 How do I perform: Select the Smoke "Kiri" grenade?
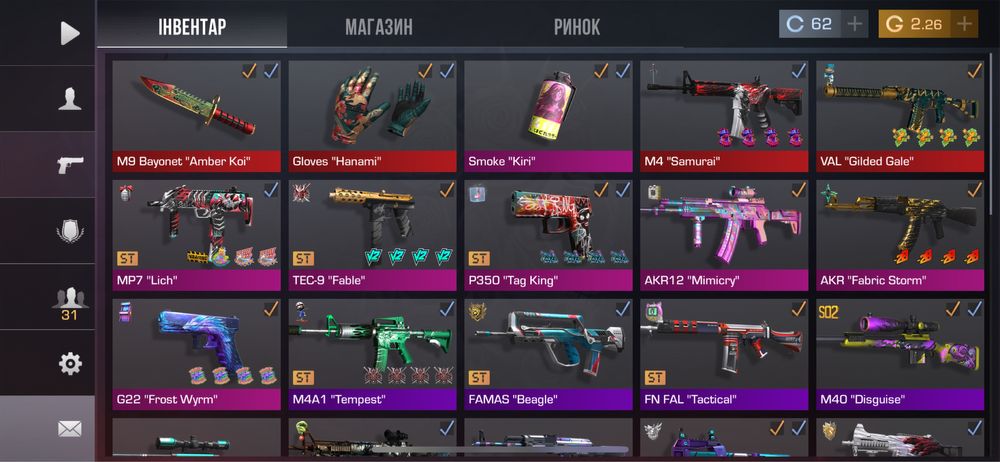[x=548, y=115]
